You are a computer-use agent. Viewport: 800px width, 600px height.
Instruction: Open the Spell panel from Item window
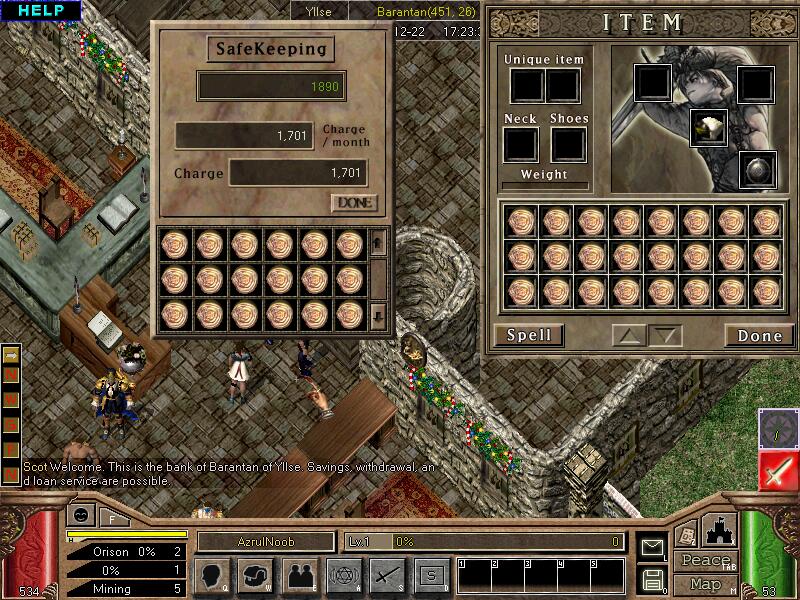(529, 335)
